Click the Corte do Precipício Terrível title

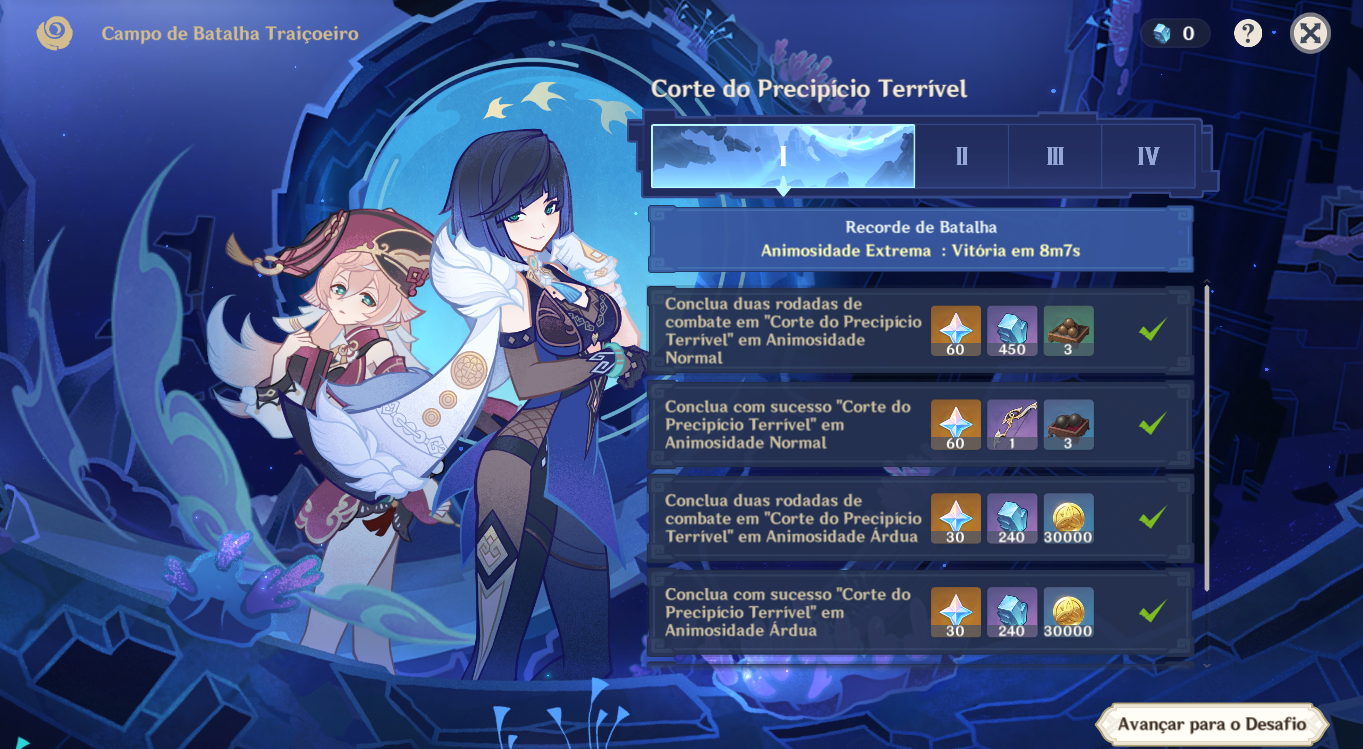(810, 89)
